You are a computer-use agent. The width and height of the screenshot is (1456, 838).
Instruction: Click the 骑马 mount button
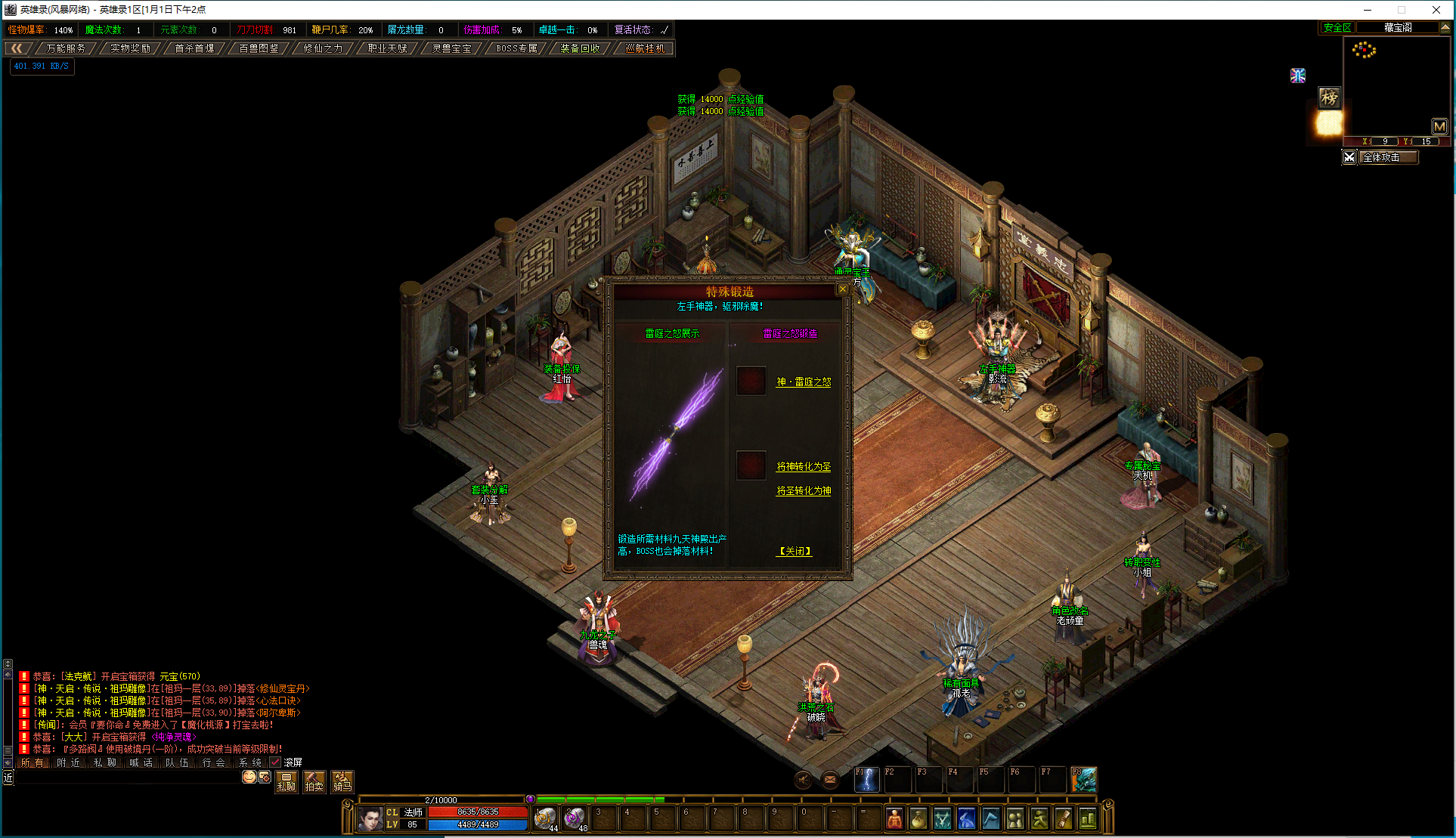342,781
